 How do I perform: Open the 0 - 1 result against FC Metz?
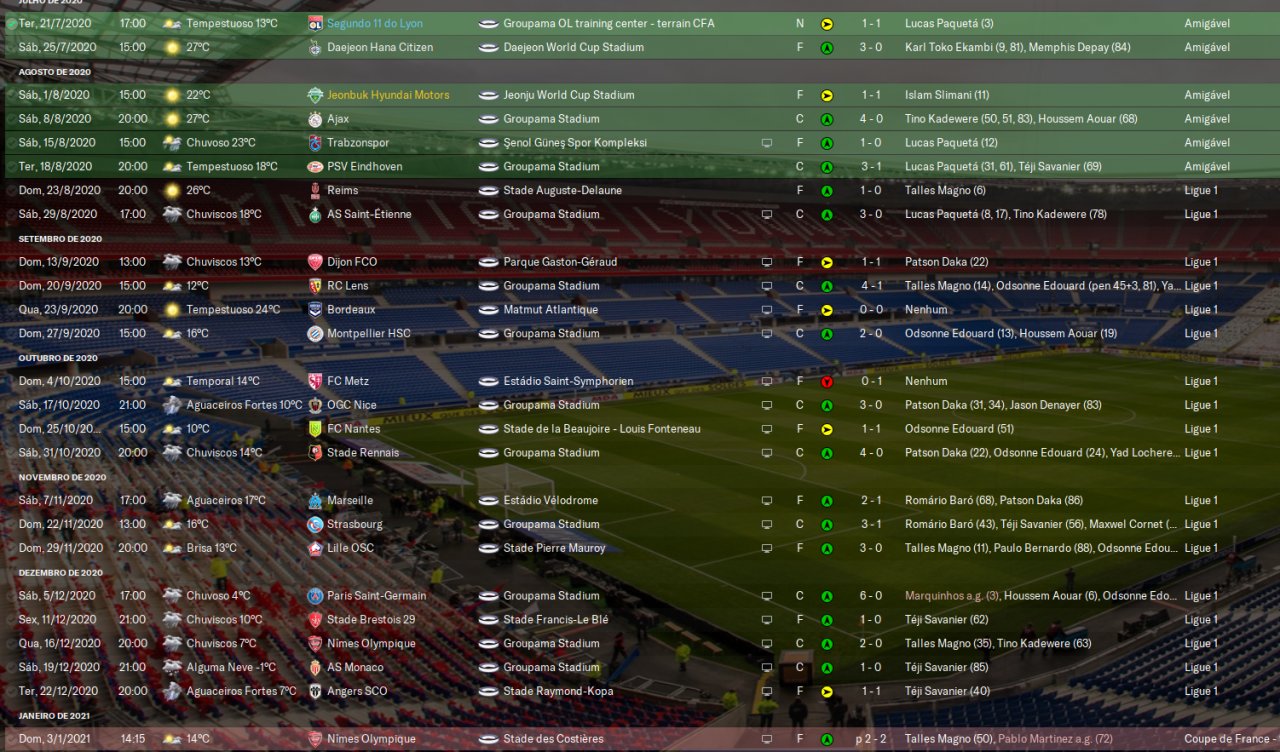(872, 381)
